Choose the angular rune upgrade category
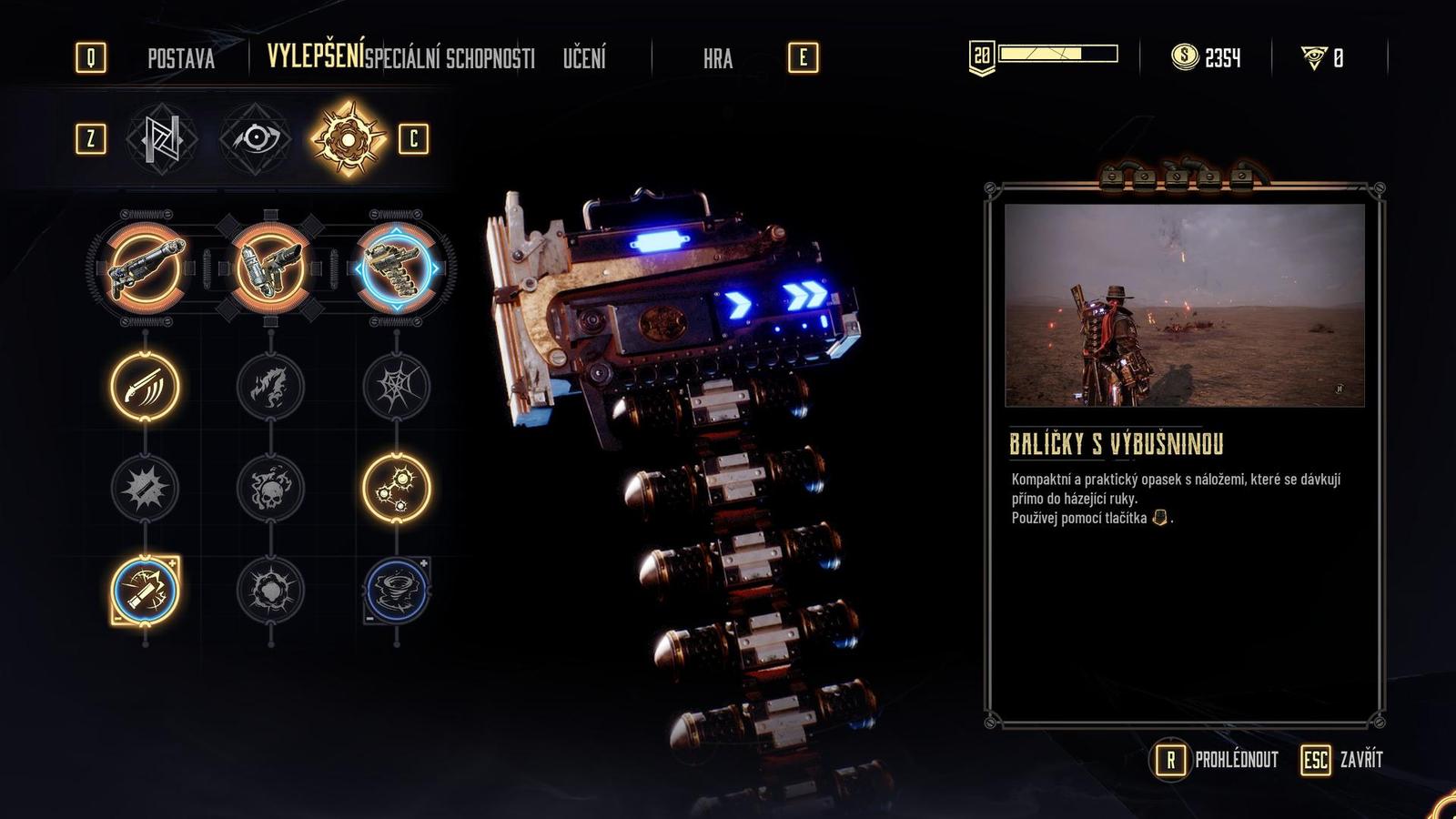Image resolution: width=1456 pixels, height=819 pixels. (161, 139)
